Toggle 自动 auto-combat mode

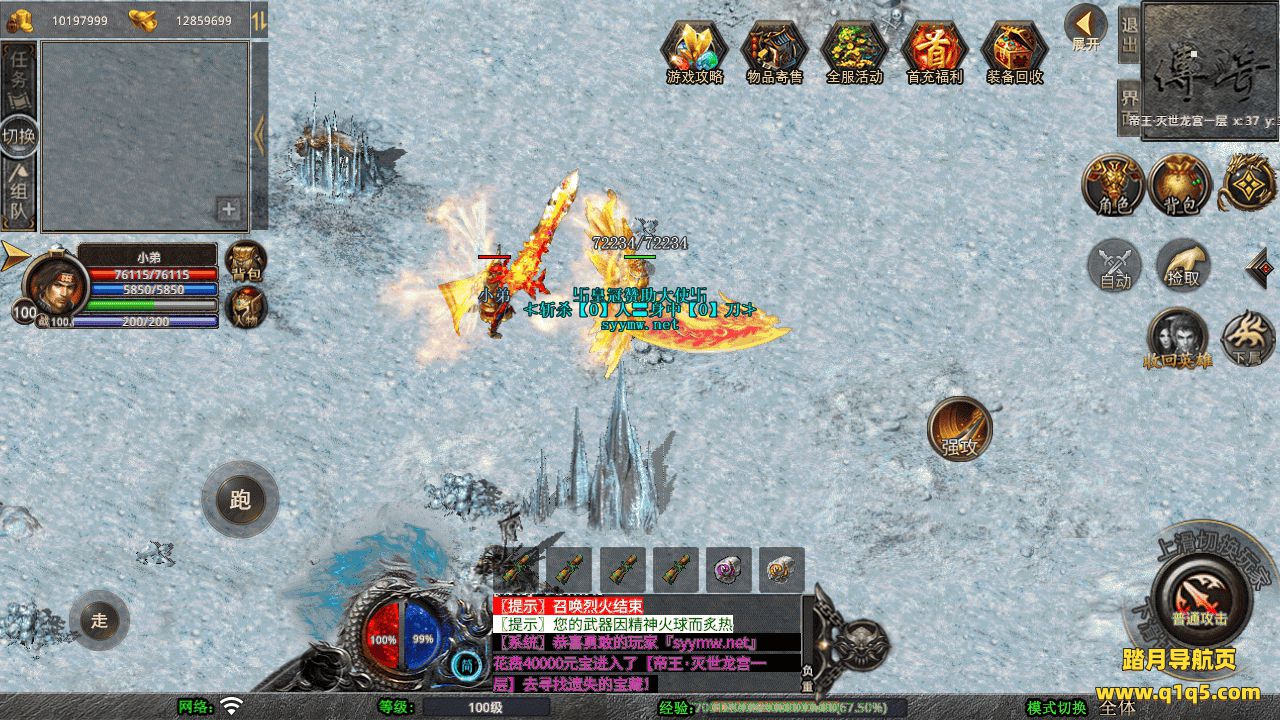(1115, 266)
